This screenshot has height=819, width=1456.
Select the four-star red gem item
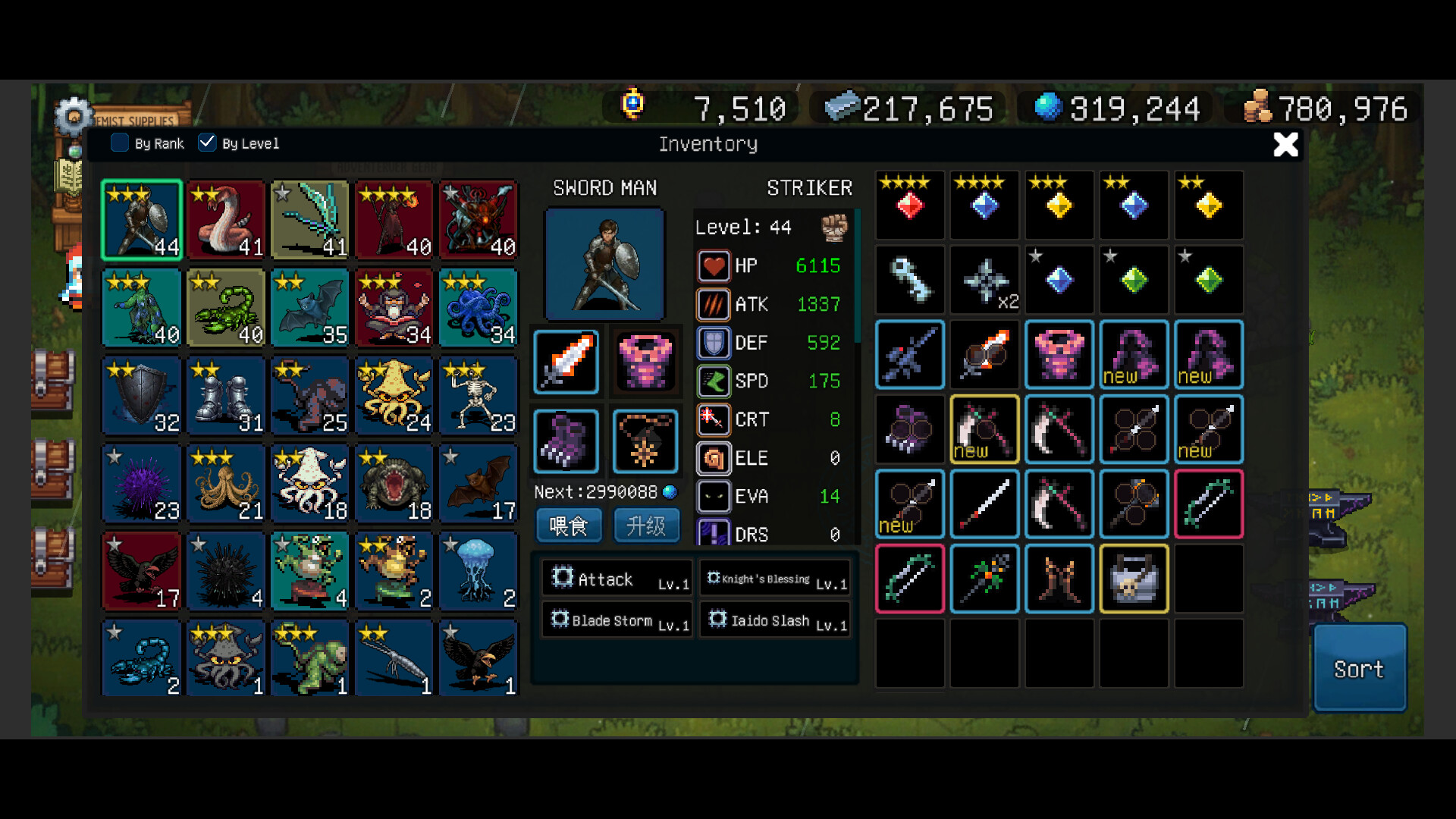(x=910, y=205)
